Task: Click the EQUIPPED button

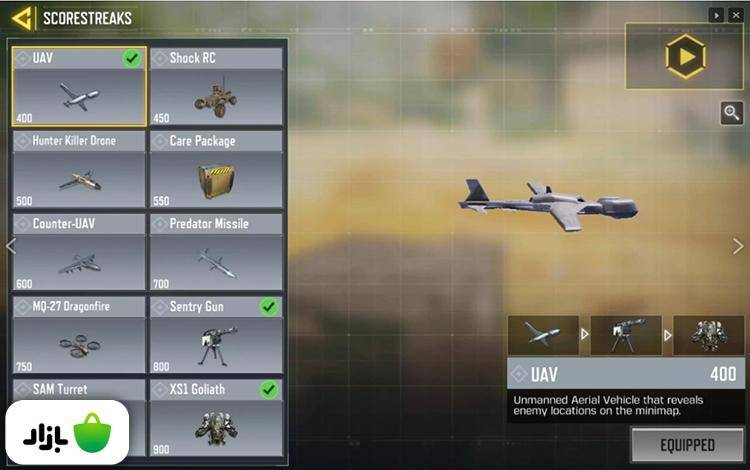Action: coord(687,444)
